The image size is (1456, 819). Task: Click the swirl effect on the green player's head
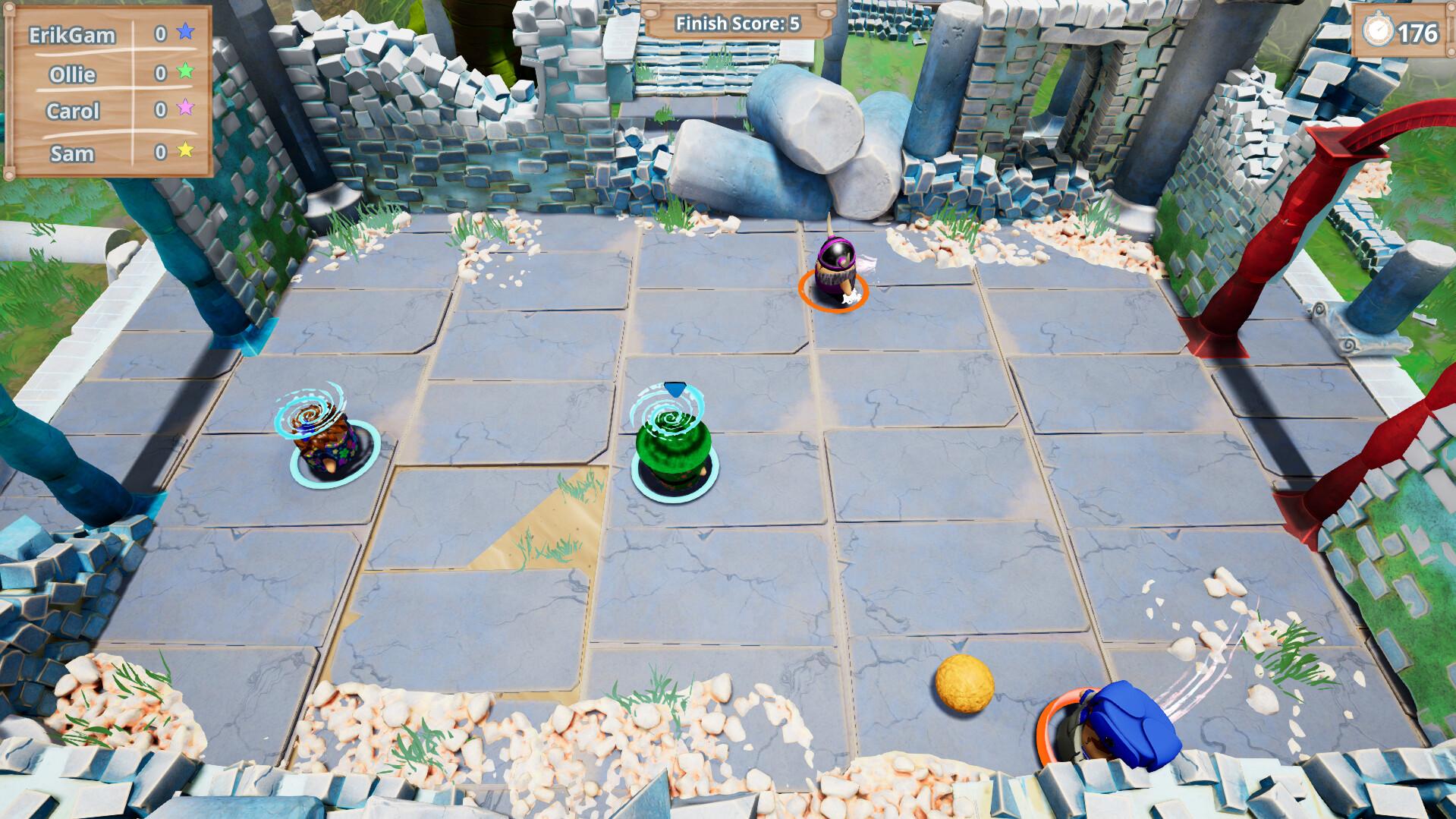670,417
